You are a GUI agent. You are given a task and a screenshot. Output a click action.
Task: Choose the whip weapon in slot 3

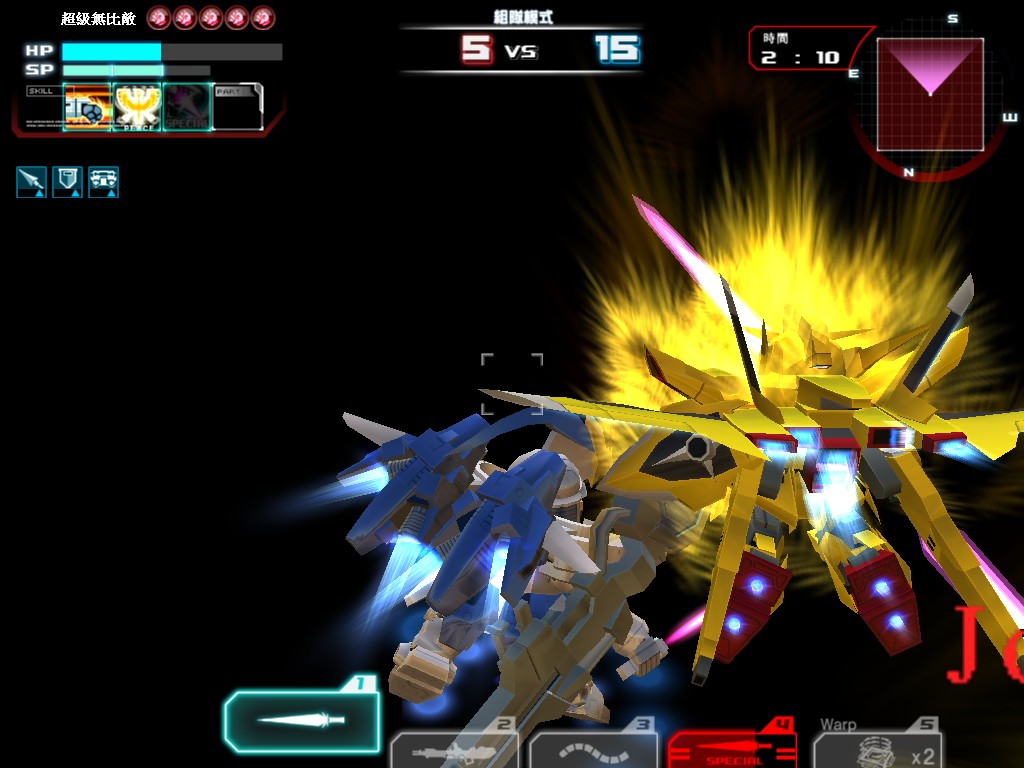click(x=593, y=749)
